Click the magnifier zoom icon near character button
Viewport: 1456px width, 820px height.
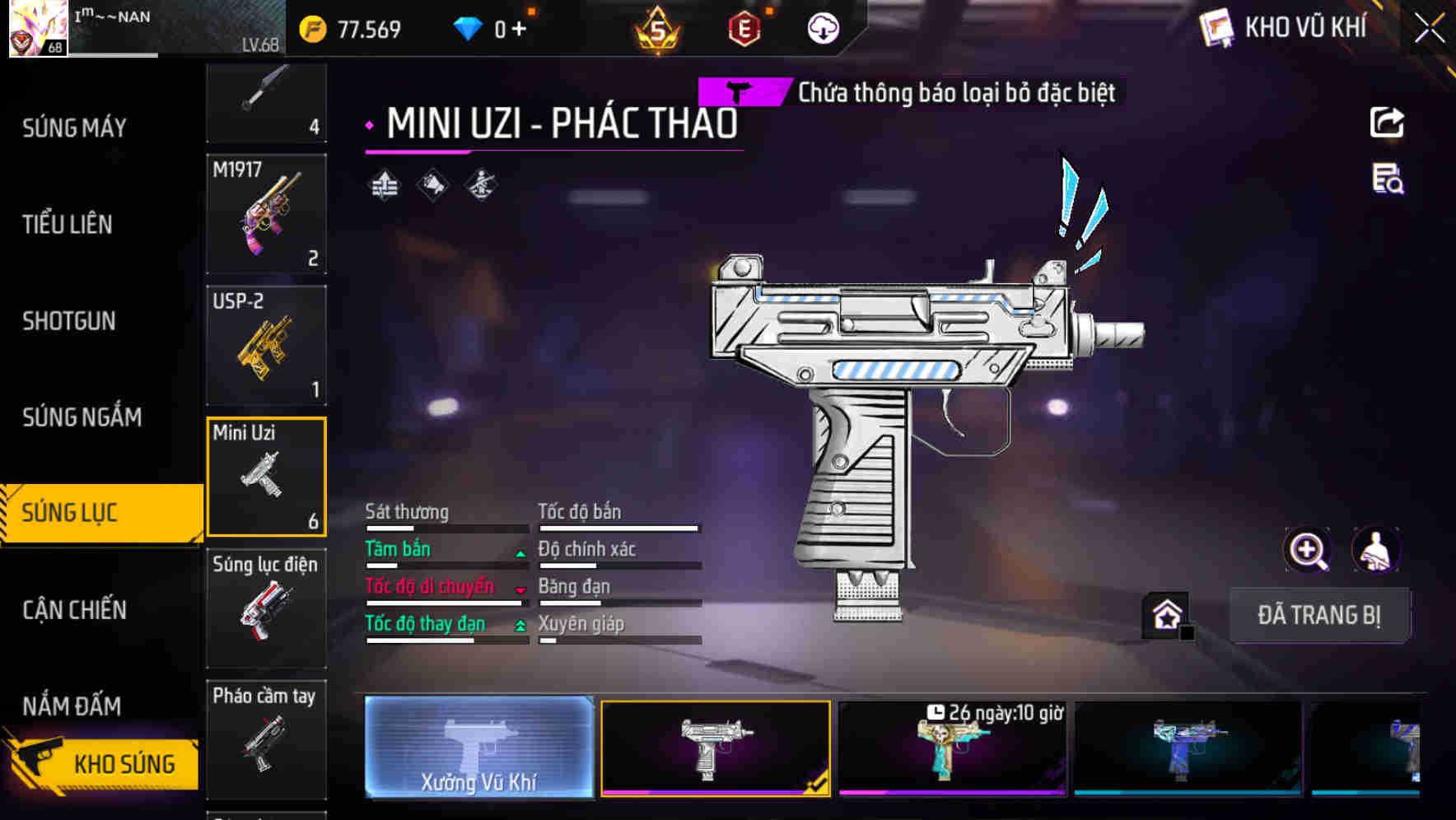pos(1305,550)
